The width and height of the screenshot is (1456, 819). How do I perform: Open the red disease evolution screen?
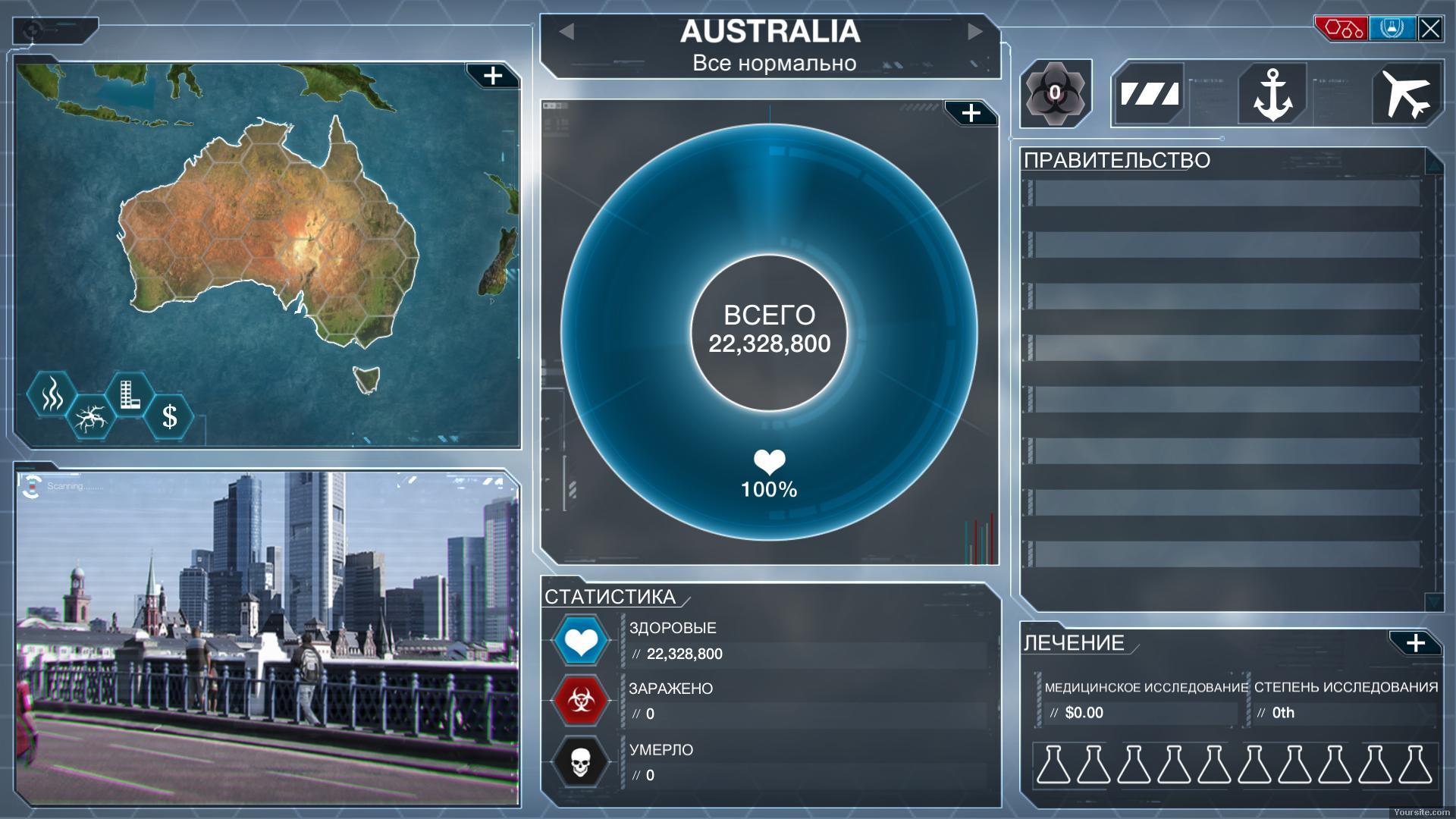[1341, 29]
